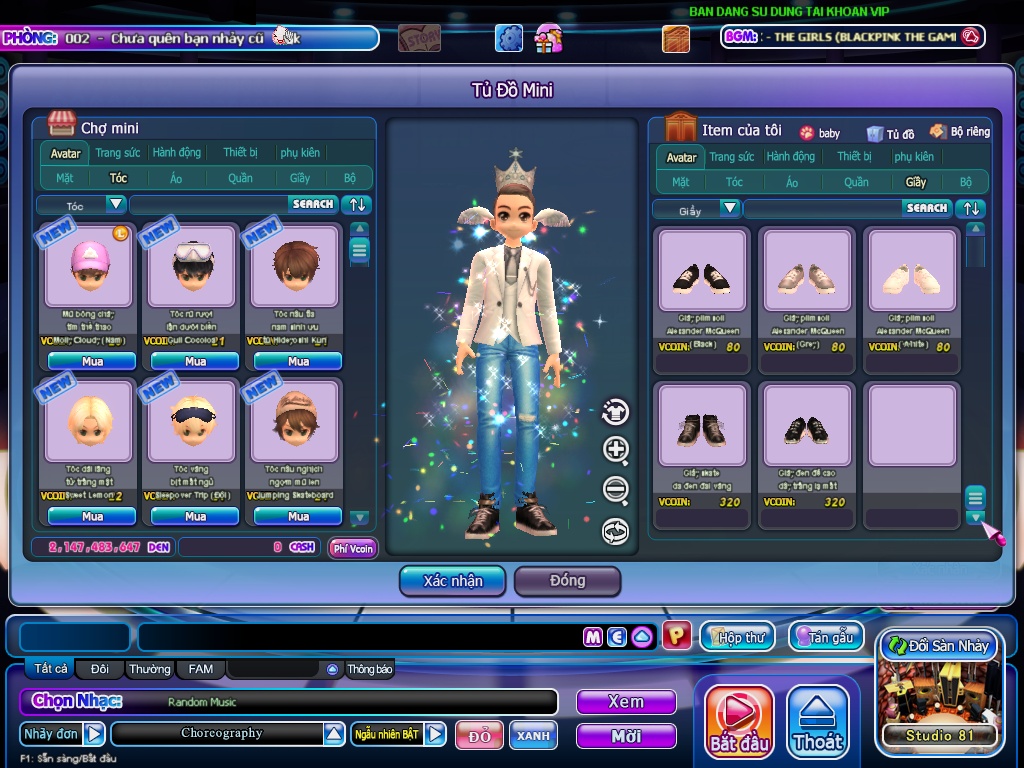The height and width of the screenshot is (768, 1024).
Task: Open the Đổi Sàn Nhảy stage changer
Action: 938,646
